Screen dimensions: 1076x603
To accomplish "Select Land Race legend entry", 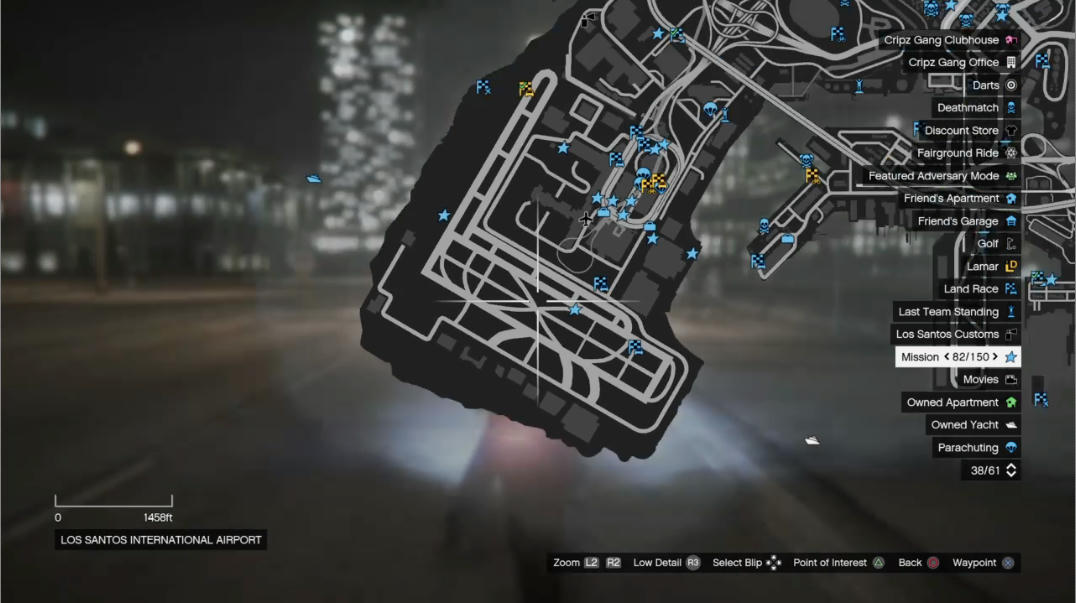I will [x=979, y=289].
